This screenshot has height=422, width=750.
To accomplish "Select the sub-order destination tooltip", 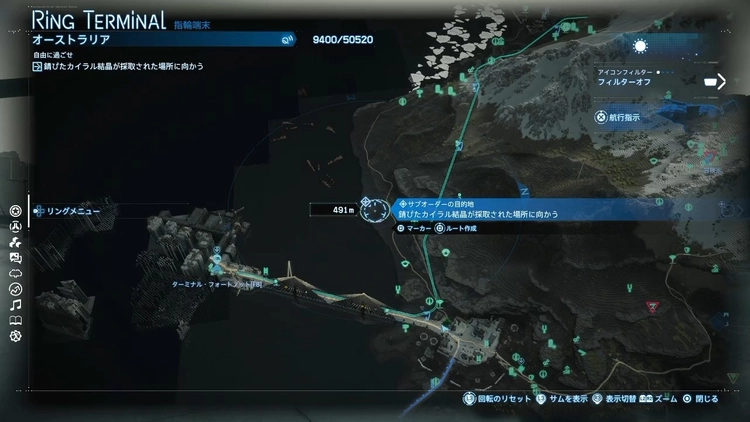I will pos(490,208).
